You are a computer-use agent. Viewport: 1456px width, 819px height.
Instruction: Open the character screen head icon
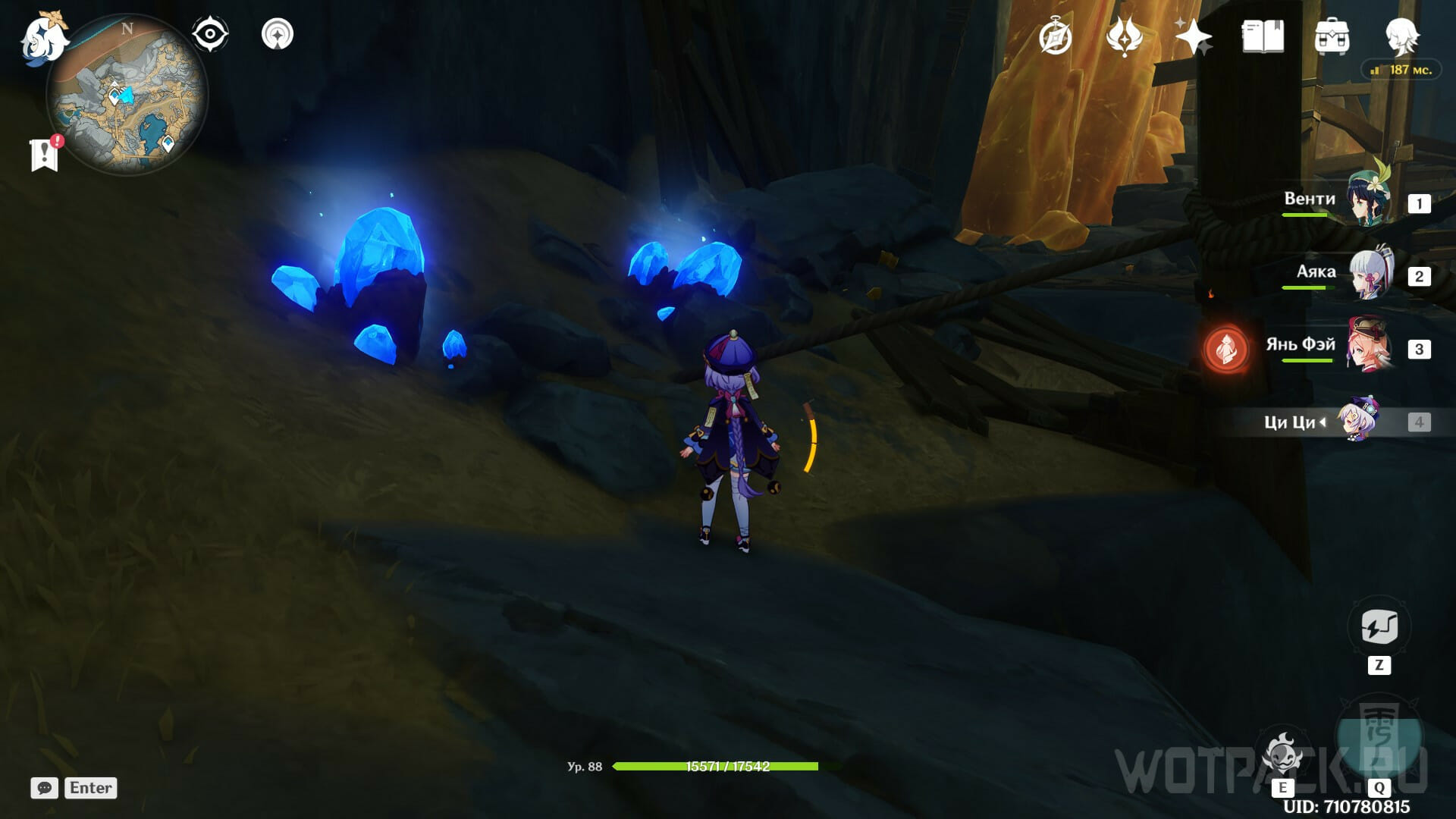point(1401,36)
